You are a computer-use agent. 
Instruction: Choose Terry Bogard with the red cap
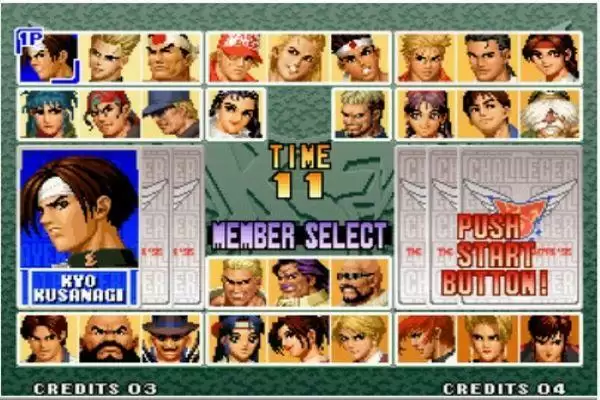[x=236, y=58]
